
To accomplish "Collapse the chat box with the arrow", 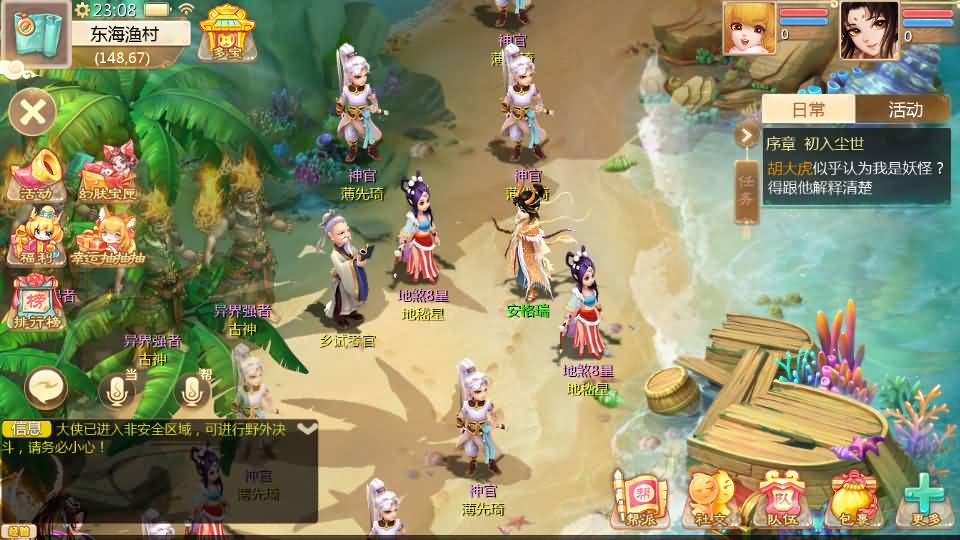I will [x=307, y=428].
